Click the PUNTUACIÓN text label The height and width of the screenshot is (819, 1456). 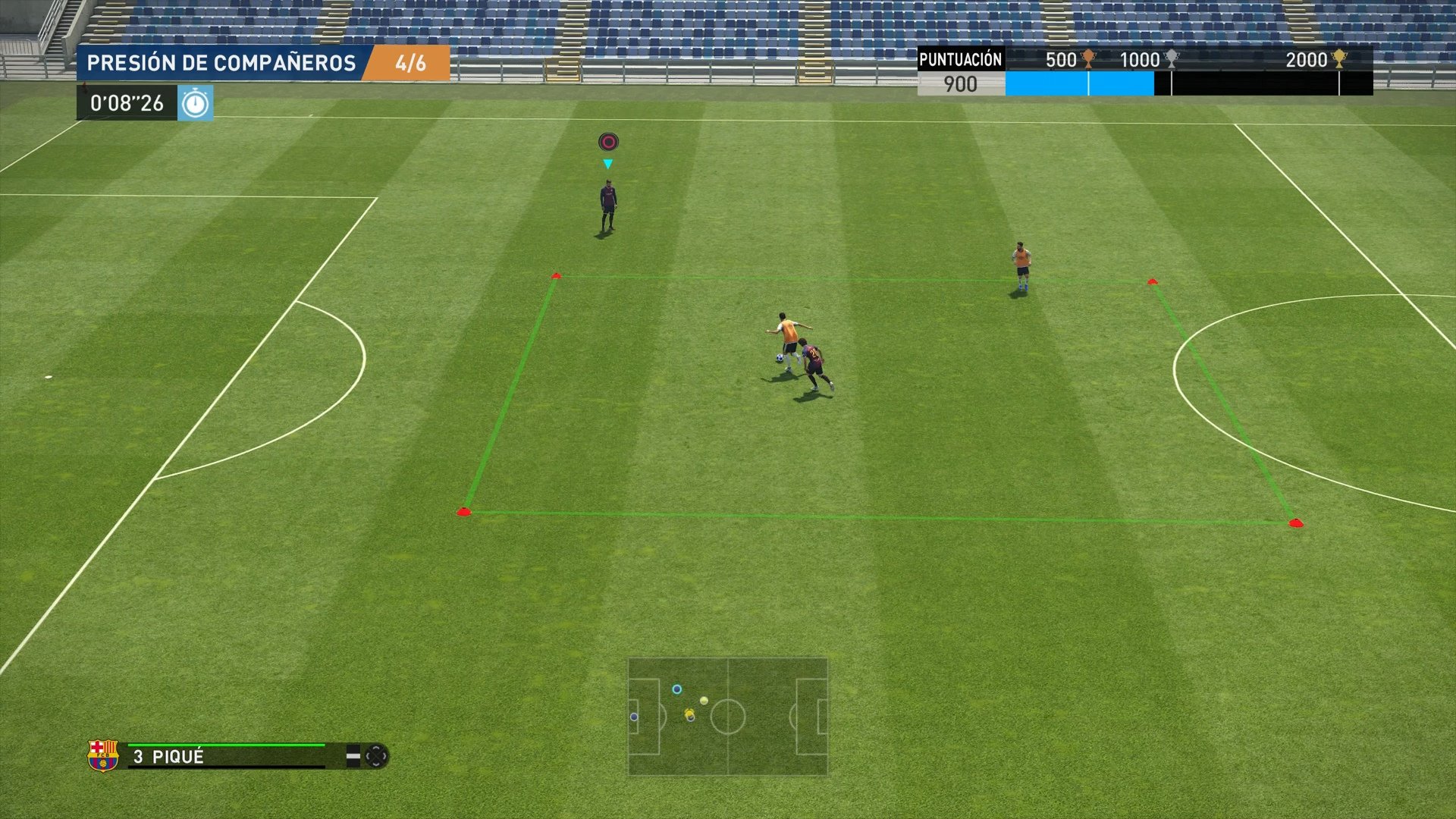pyautogui.click(x=960, y=59)
